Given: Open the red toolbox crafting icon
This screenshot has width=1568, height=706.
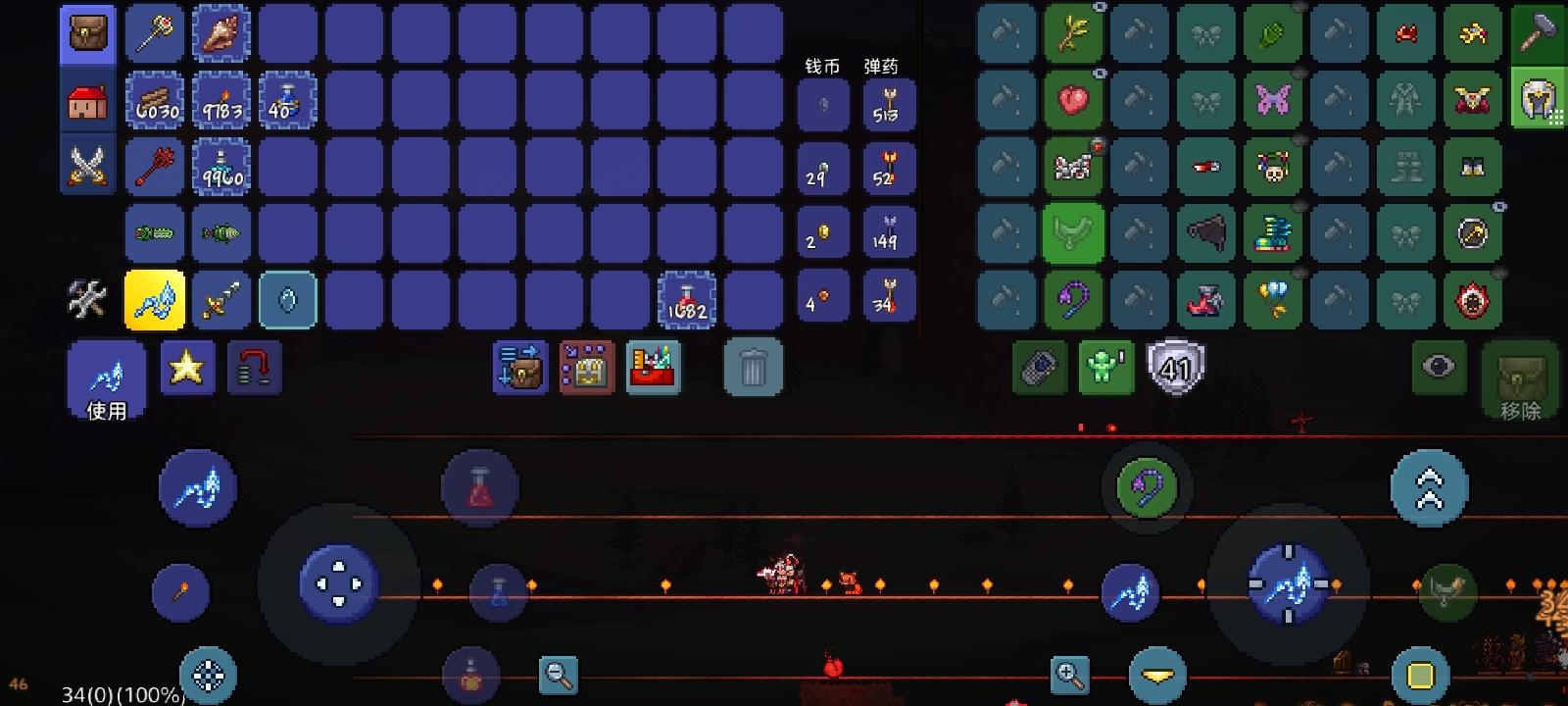Looking at the screenshot, I should click(x=652, y=368).
